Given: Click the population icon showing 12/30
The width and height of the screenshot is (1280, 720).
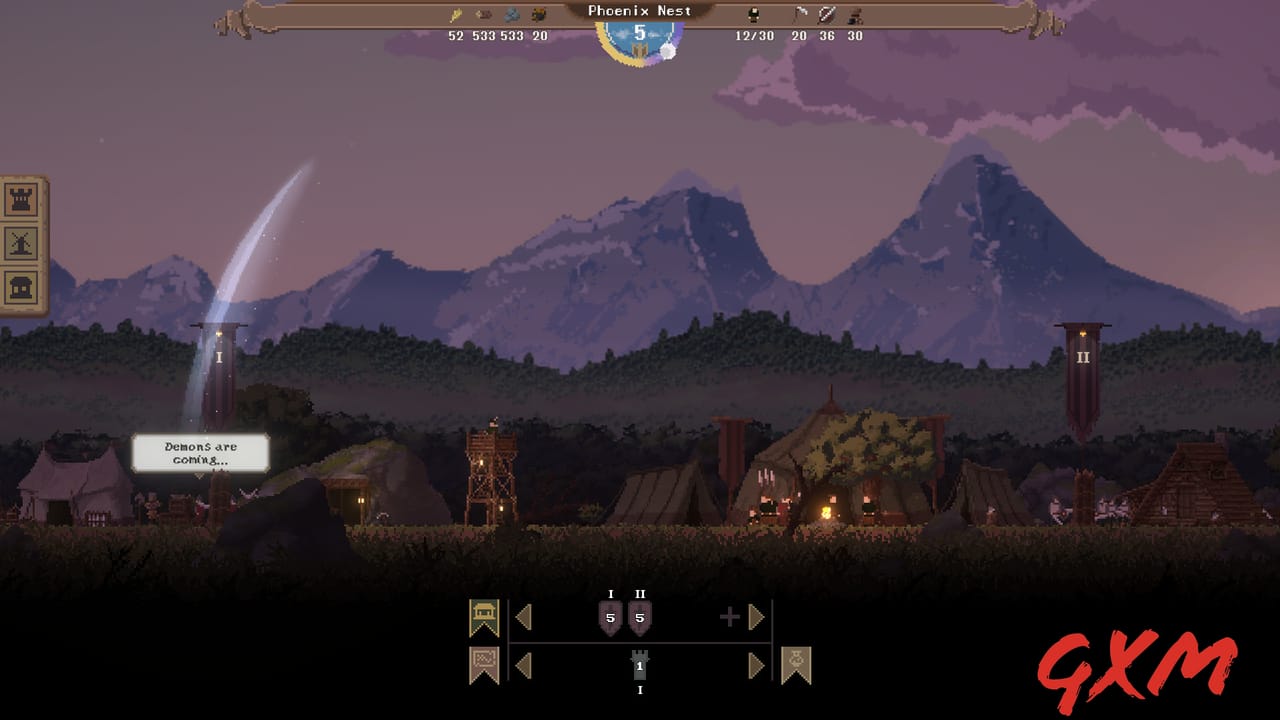Looking at the screenshot, I should (x=754, y=13).
